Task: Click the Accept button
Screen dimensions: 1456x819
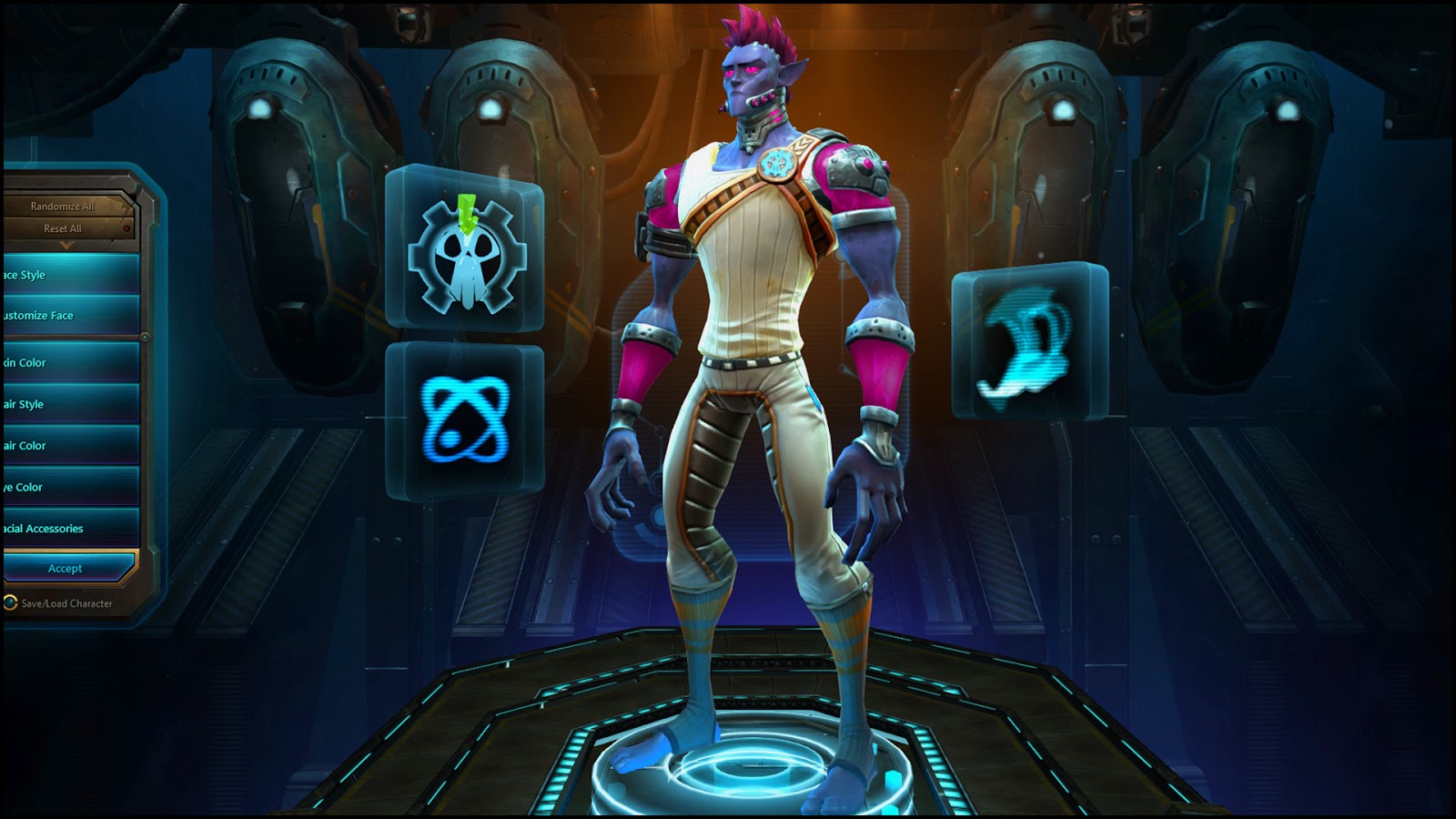Action: (64, 568)
